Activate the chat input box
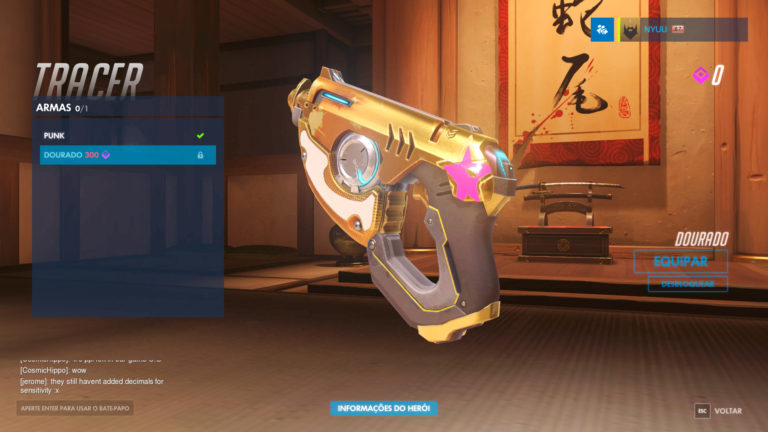Viewport: 768px width, 432px height. pos(75,408)
